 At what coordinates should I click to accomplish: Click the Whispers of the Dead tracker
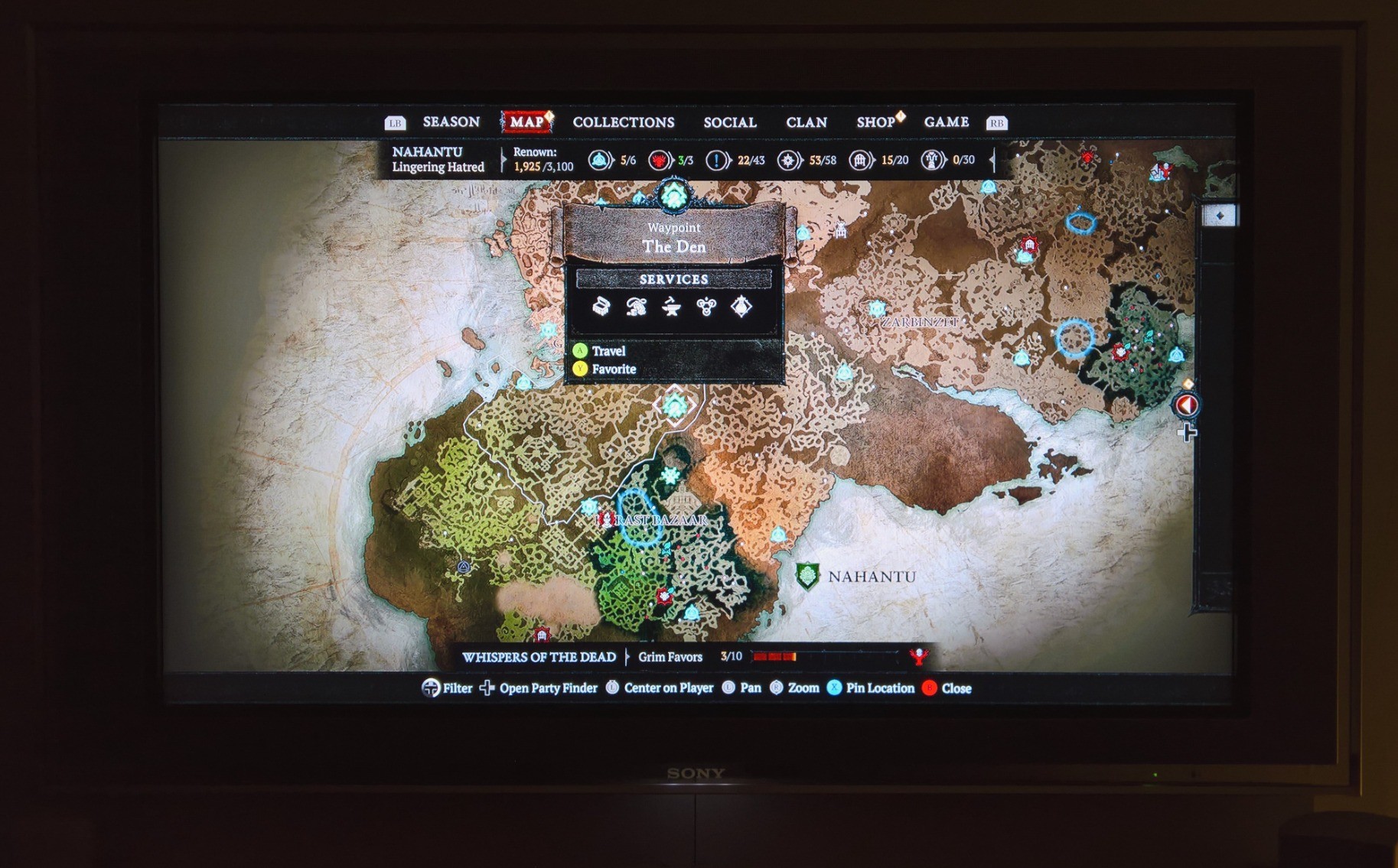pyautogui.click(x=539, y=657)
